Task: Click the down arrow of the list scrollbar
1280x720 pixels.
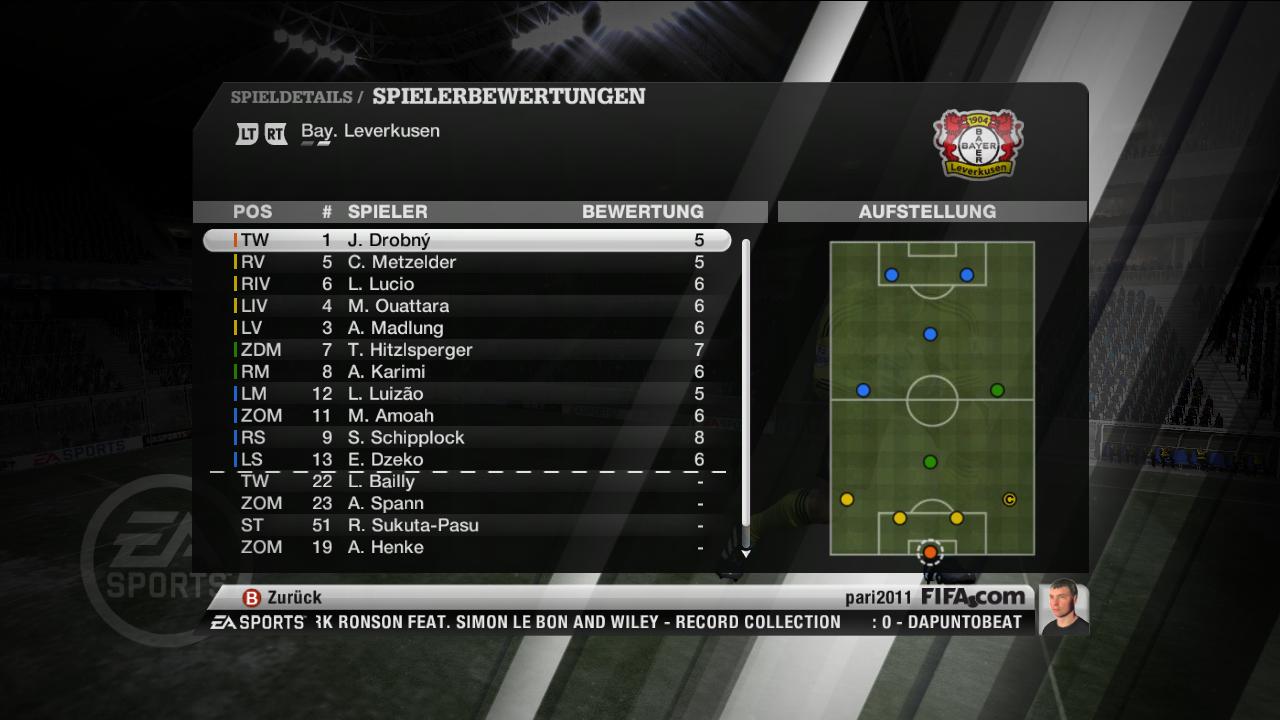Action: pyautogui.click(x=745, y=553)
